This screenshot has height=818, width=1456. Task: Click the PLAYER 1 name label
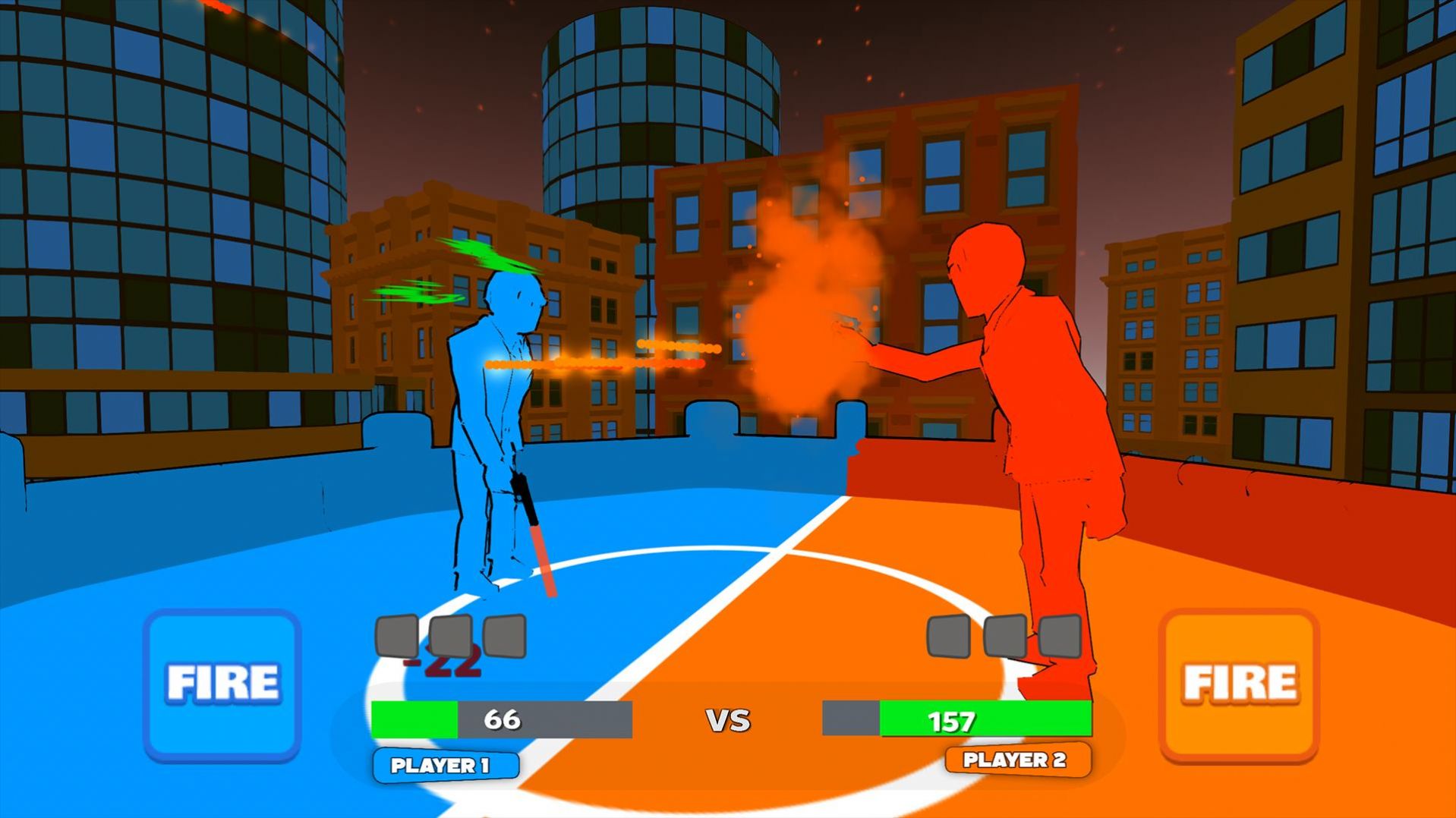[447, 766]
